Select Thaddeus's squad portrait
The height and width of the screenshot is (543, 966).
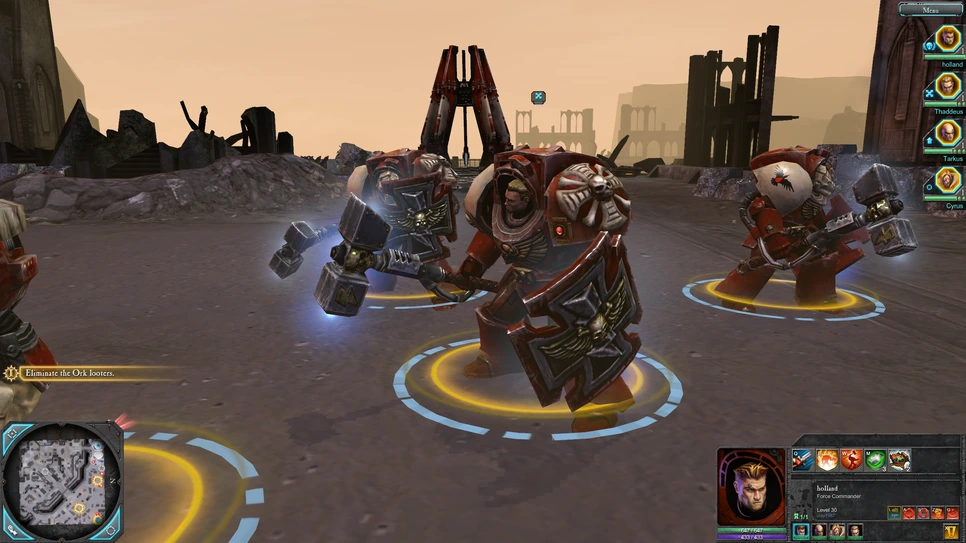[948, 86]
